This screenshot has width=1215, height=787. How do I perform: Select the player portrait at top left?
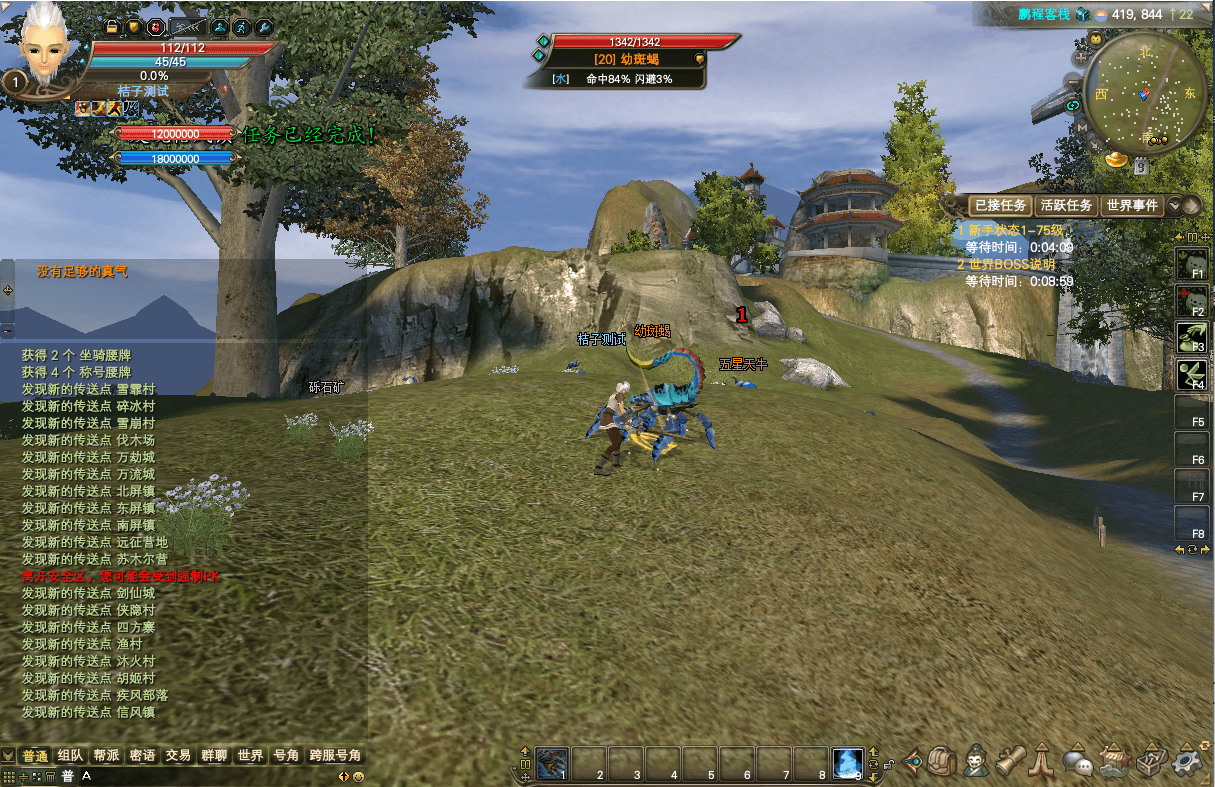tap(42, 45)
